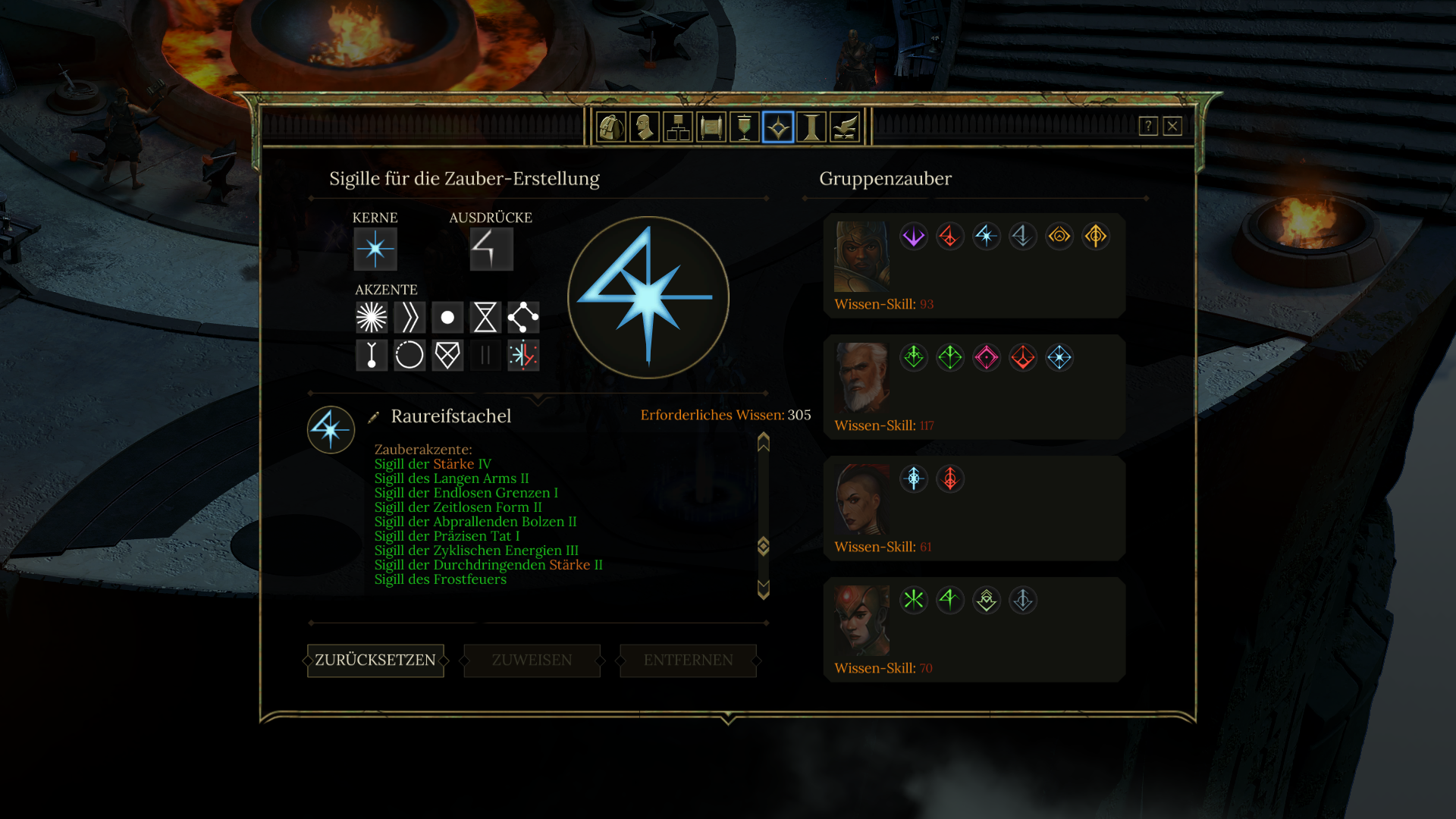Click the scrollbar down arrow in spell description
Viewport: 1456px width, 819px height.
click(764, 589)
